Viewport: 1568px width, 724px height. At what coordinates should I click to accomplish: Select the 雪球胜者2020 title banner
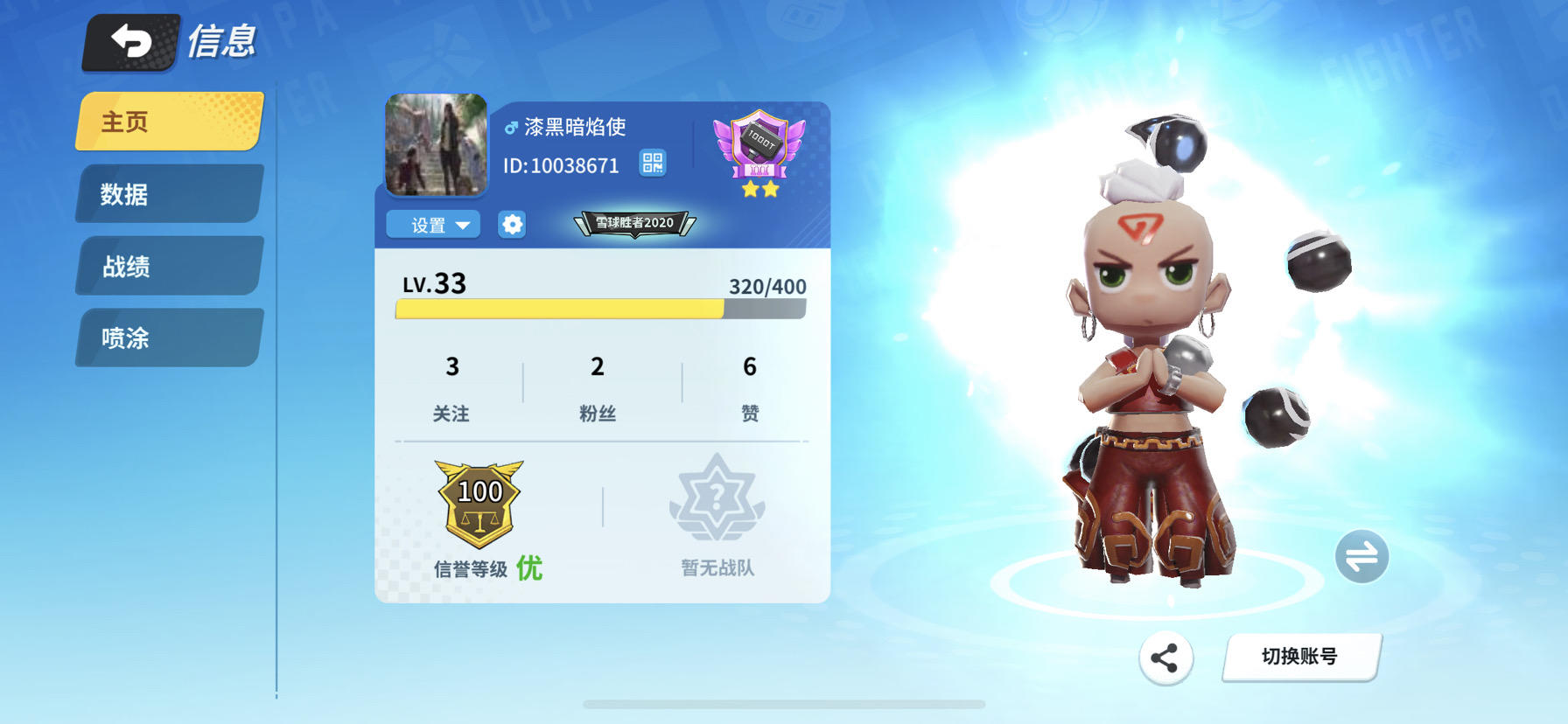pyautogui.click(x=633, y=223)
